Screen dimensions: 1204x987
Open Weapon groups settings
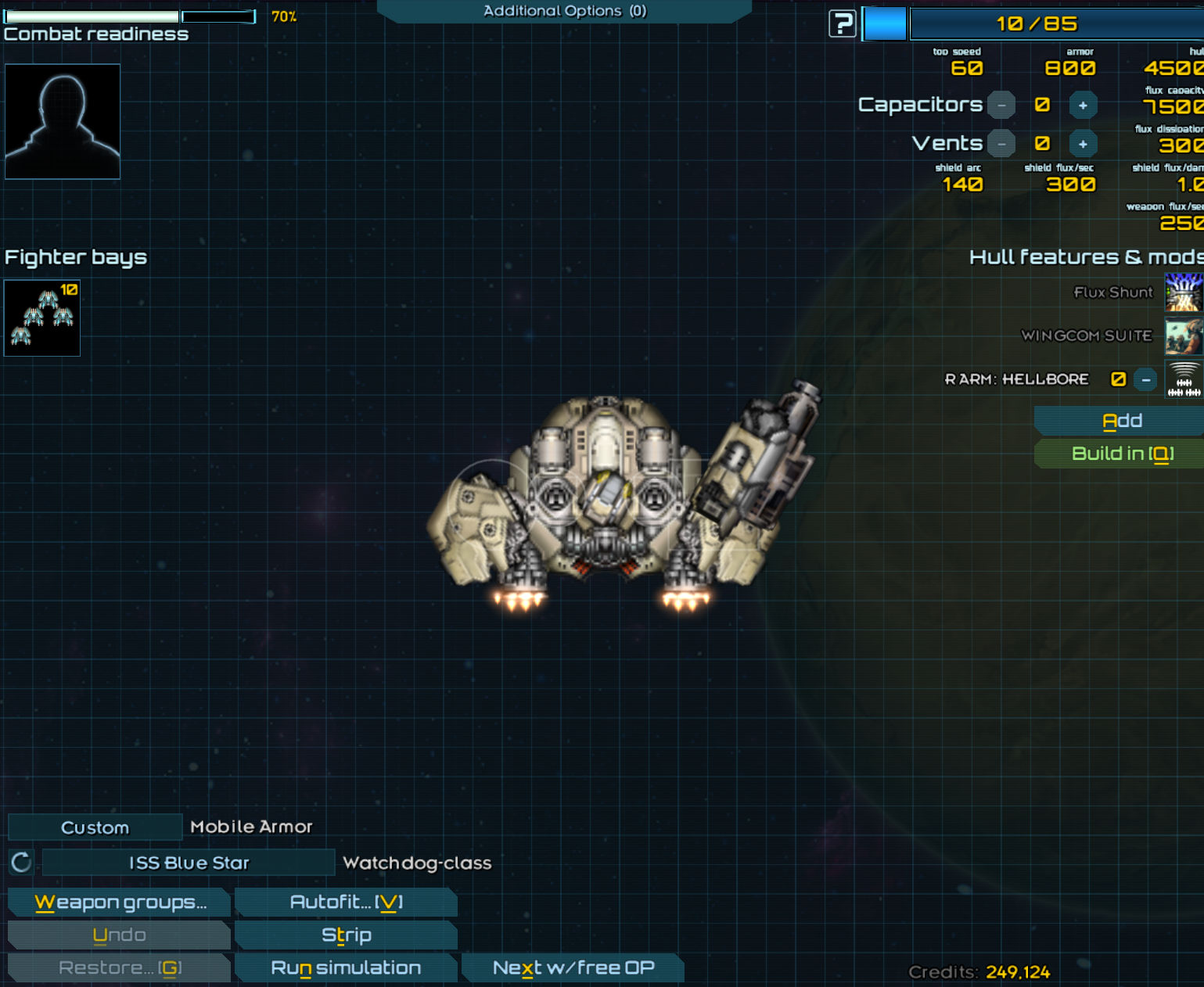tap(120, 902)
